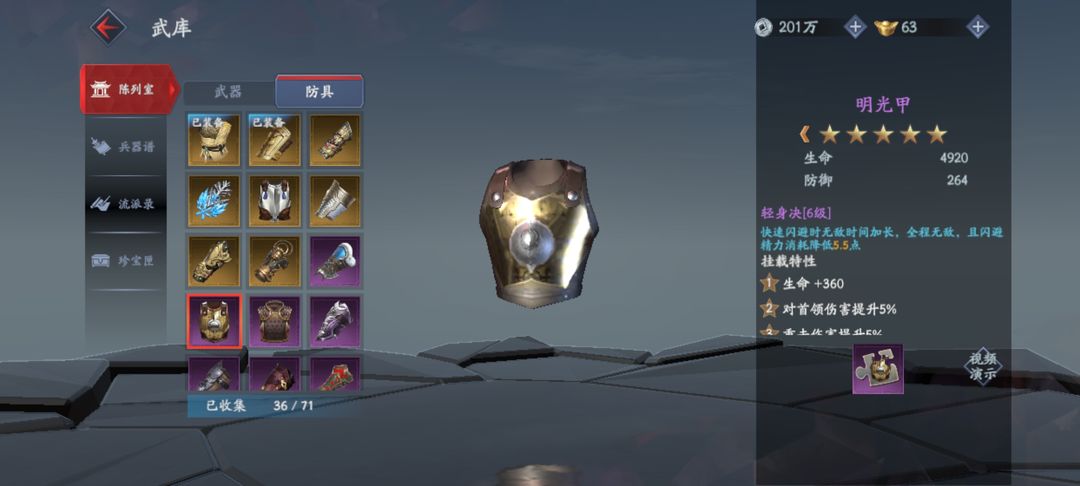Add more silver coins with plus button
This screenshot has height=486, width=1080.
click(855, 27)
